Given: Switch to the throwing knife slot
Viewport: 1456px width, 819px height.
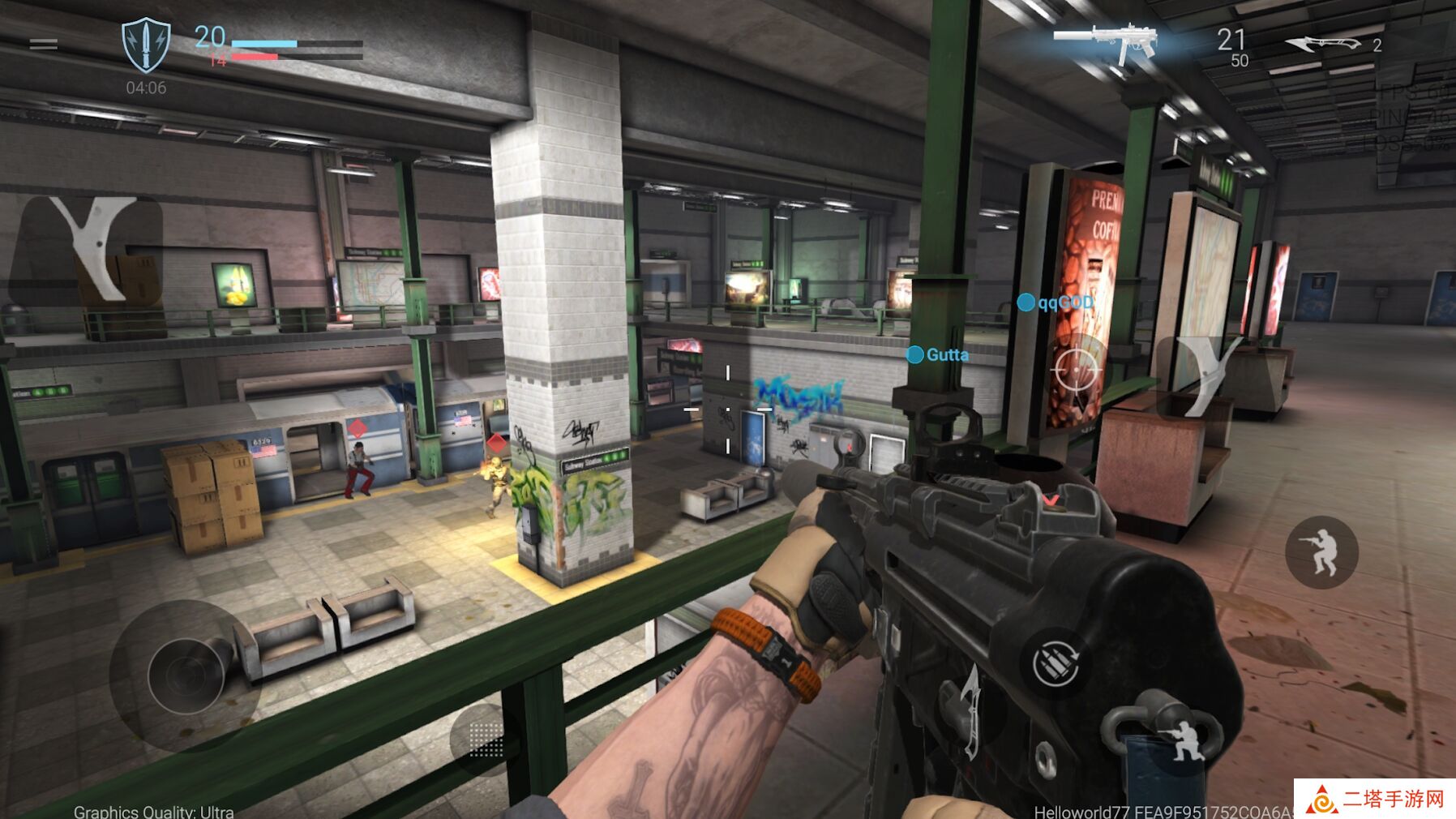Looking at the screenshot, I should pyautogui.click(x=1325, y=44).
